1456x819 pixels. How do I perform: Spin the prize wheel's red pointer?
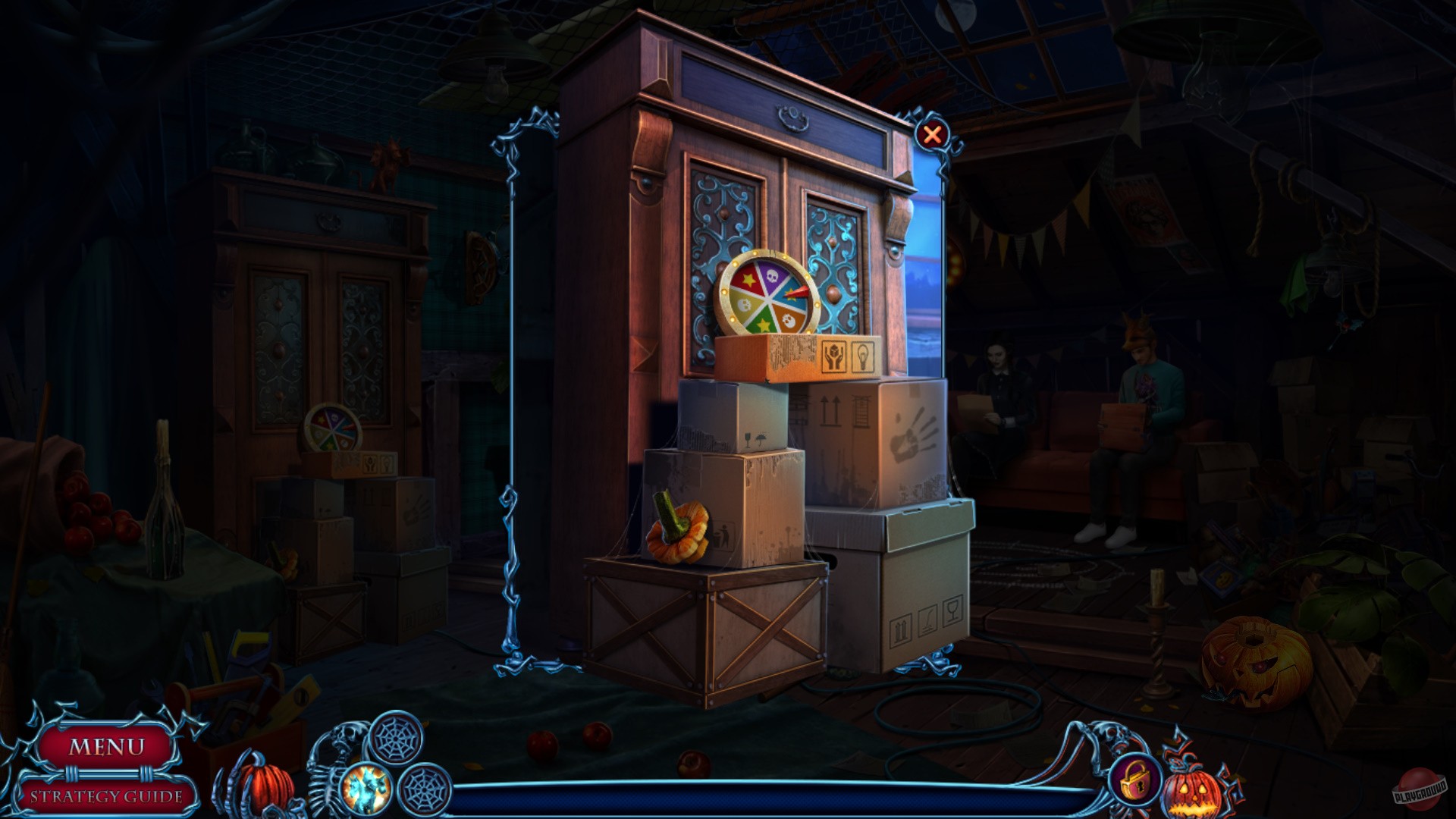pyautogui.click(x=800, y=292)
